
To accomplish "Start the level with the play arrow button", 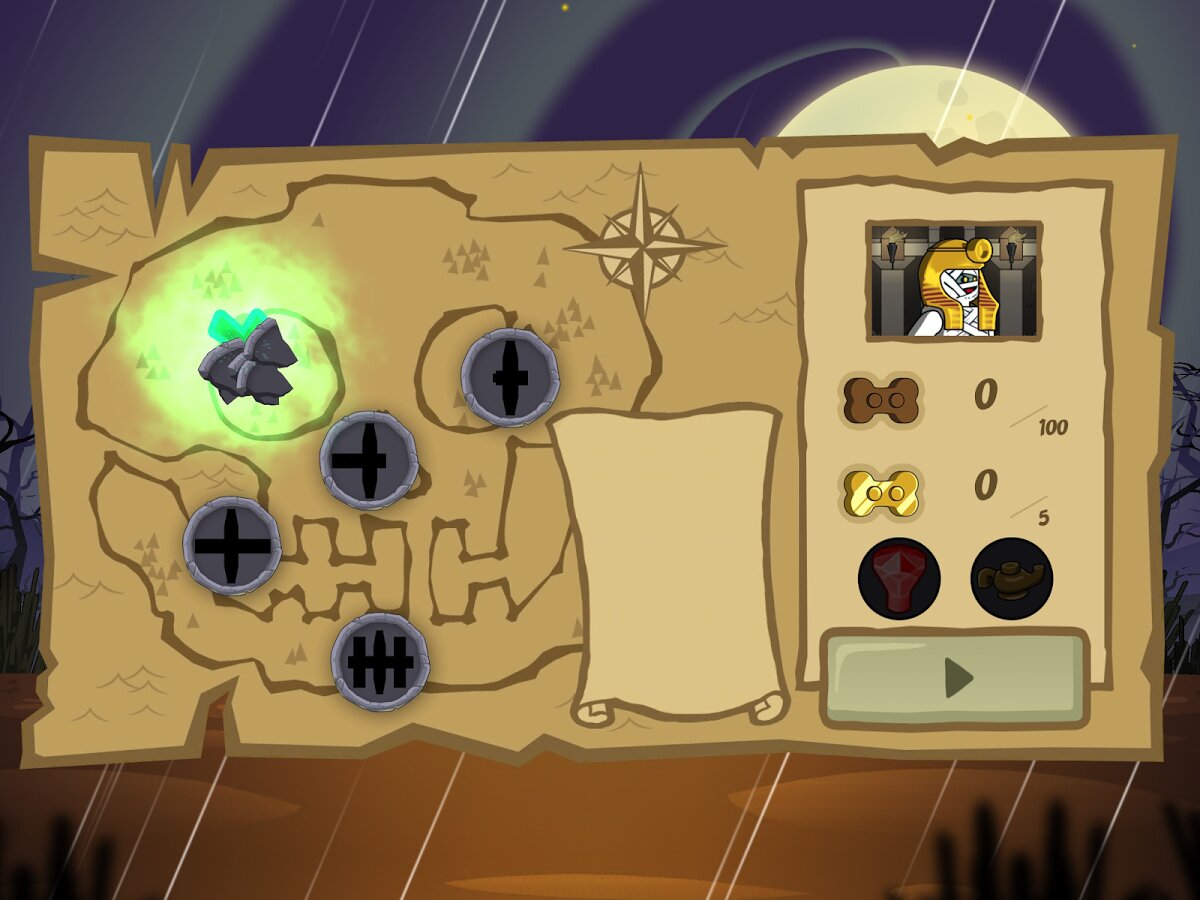I will pyautogui.click(x=955, y=678).
